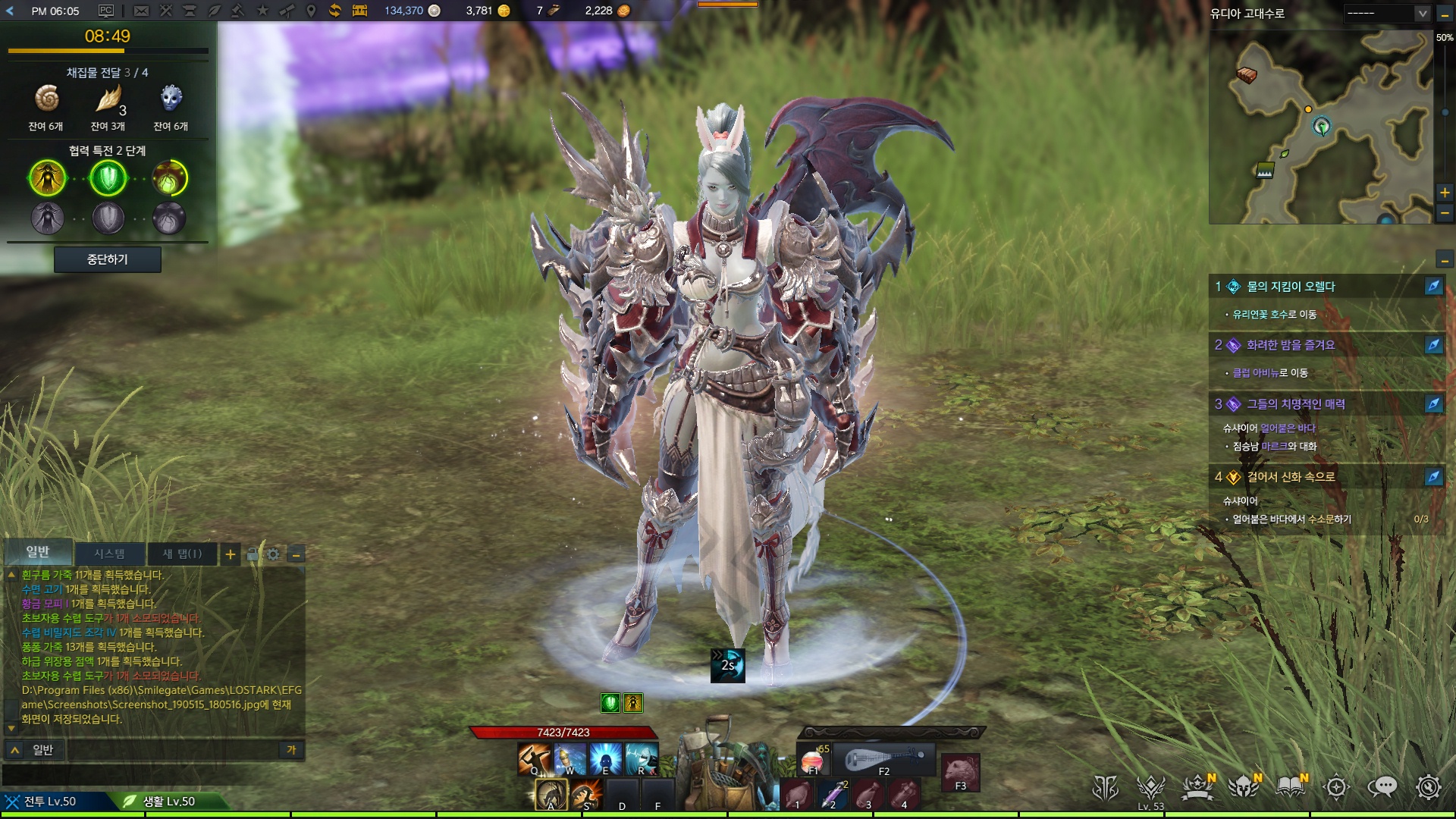Click the 중단하기 button
Viewport: 1456px width, 819px height.
[x=107, y=259]
